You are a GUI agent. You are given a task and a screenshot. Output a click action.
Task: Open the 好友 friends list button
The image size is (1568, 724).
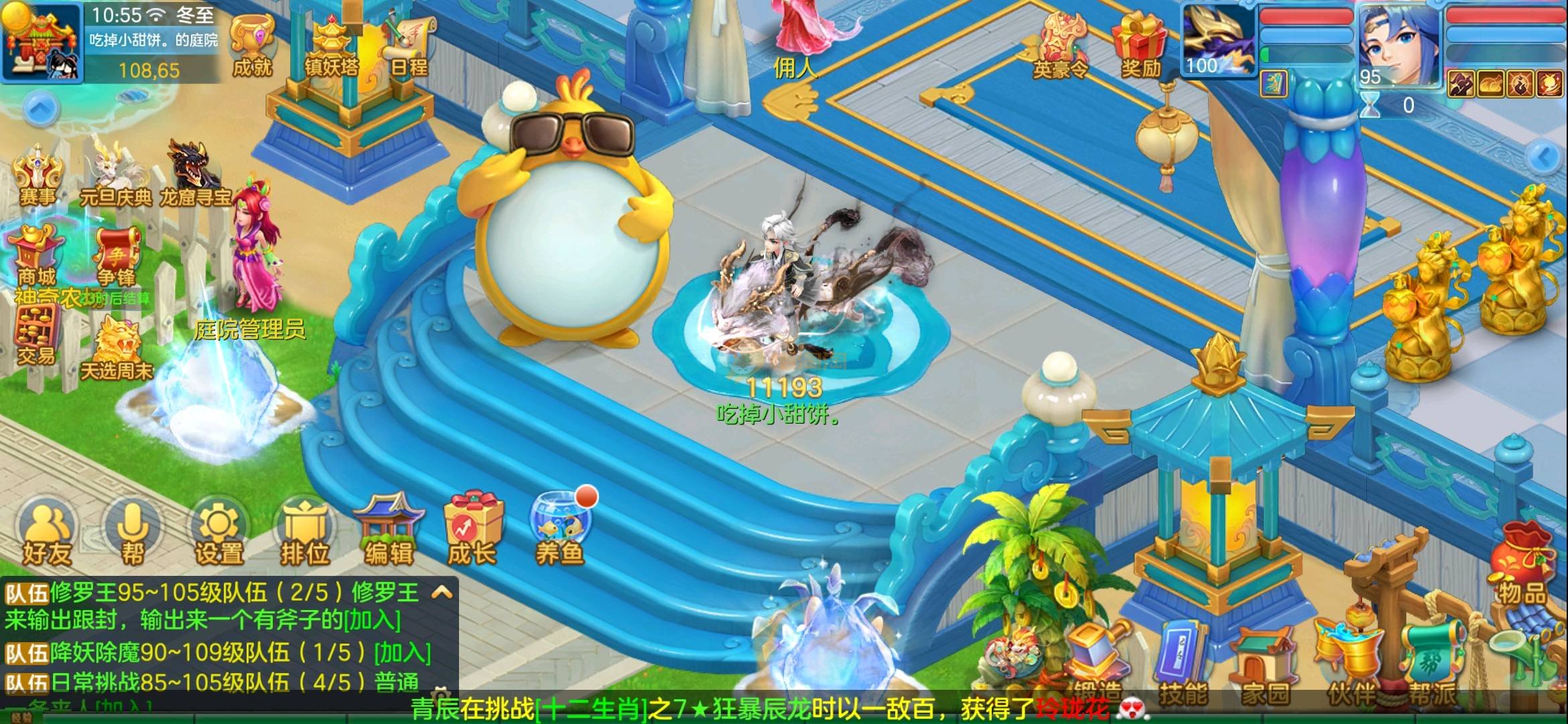click(47, 535)
